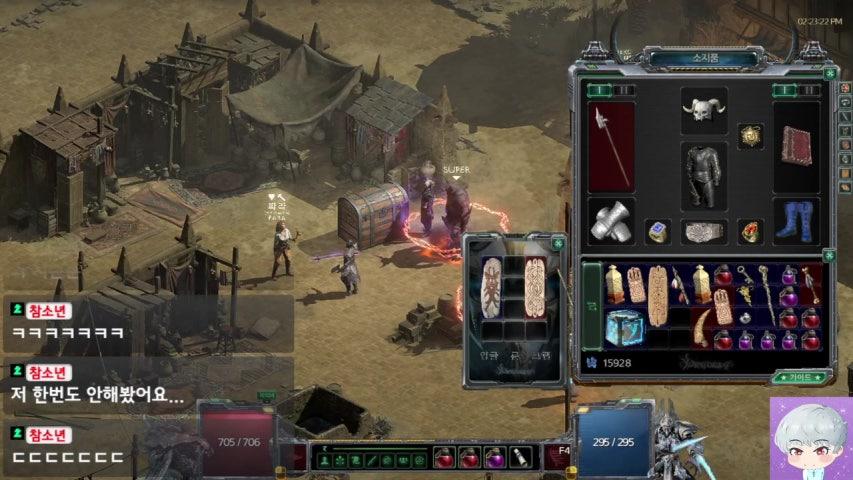Image resolution: width=853 pixels, height=480 pixels.
Task: Close the inventory panel
Action: (x=829, y=73)
